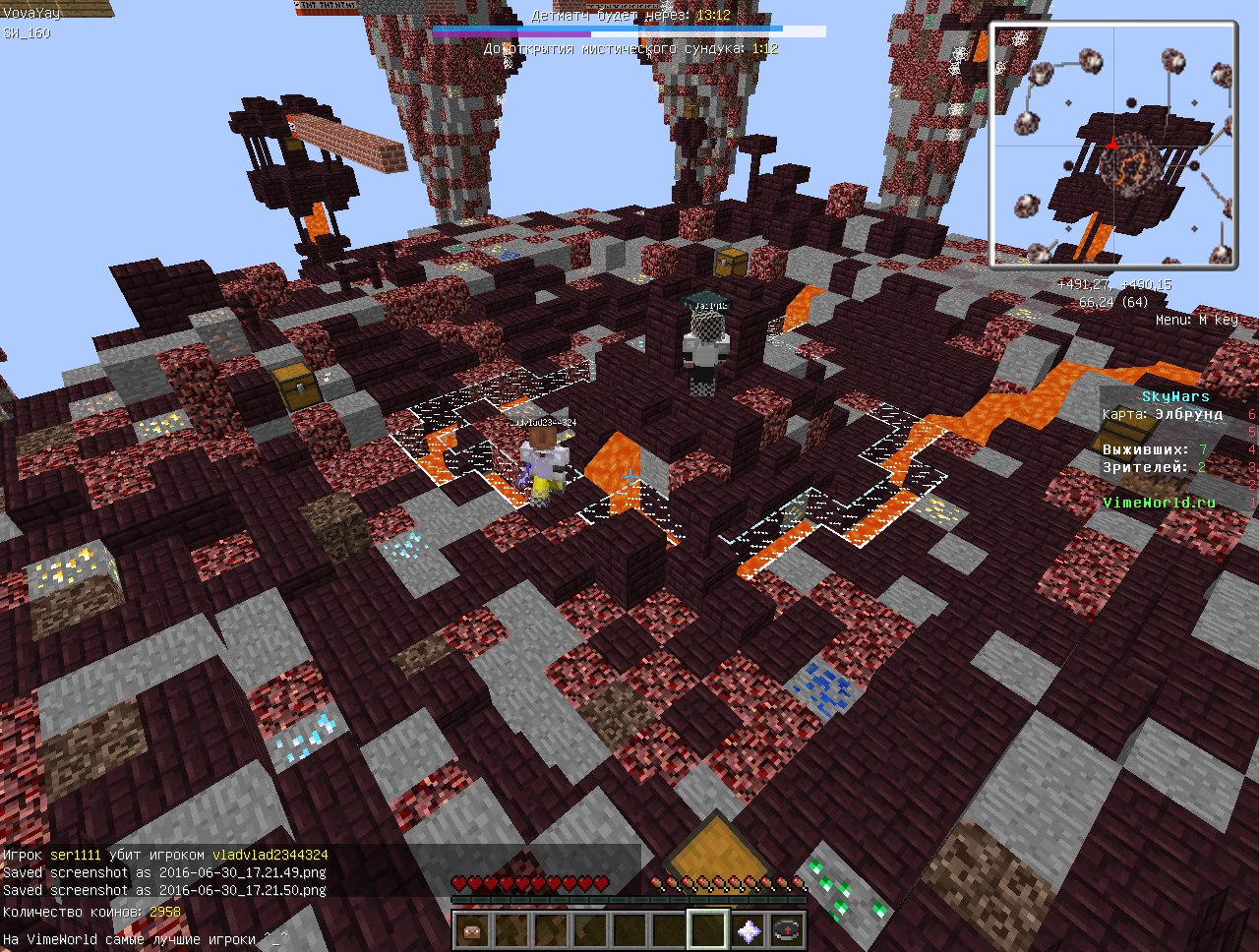Select the player head hotbar slot
Screen dimensions: 1259x952
pyautogui.click(x=472, y=929)
